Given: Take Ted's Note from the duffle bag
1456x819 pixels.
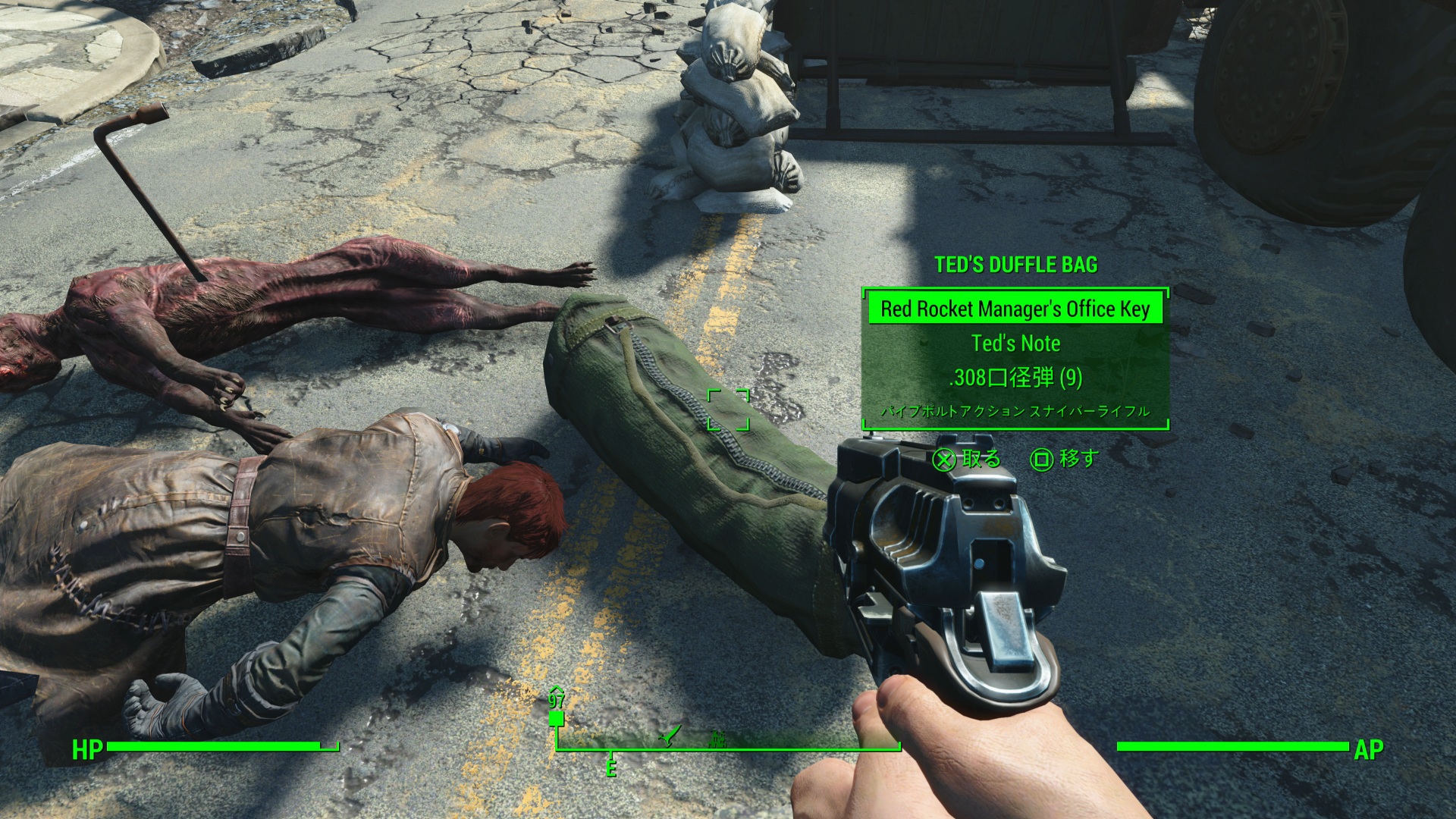Looking at the screenshot, I should pyautogui.click(x=1015, y=344).
